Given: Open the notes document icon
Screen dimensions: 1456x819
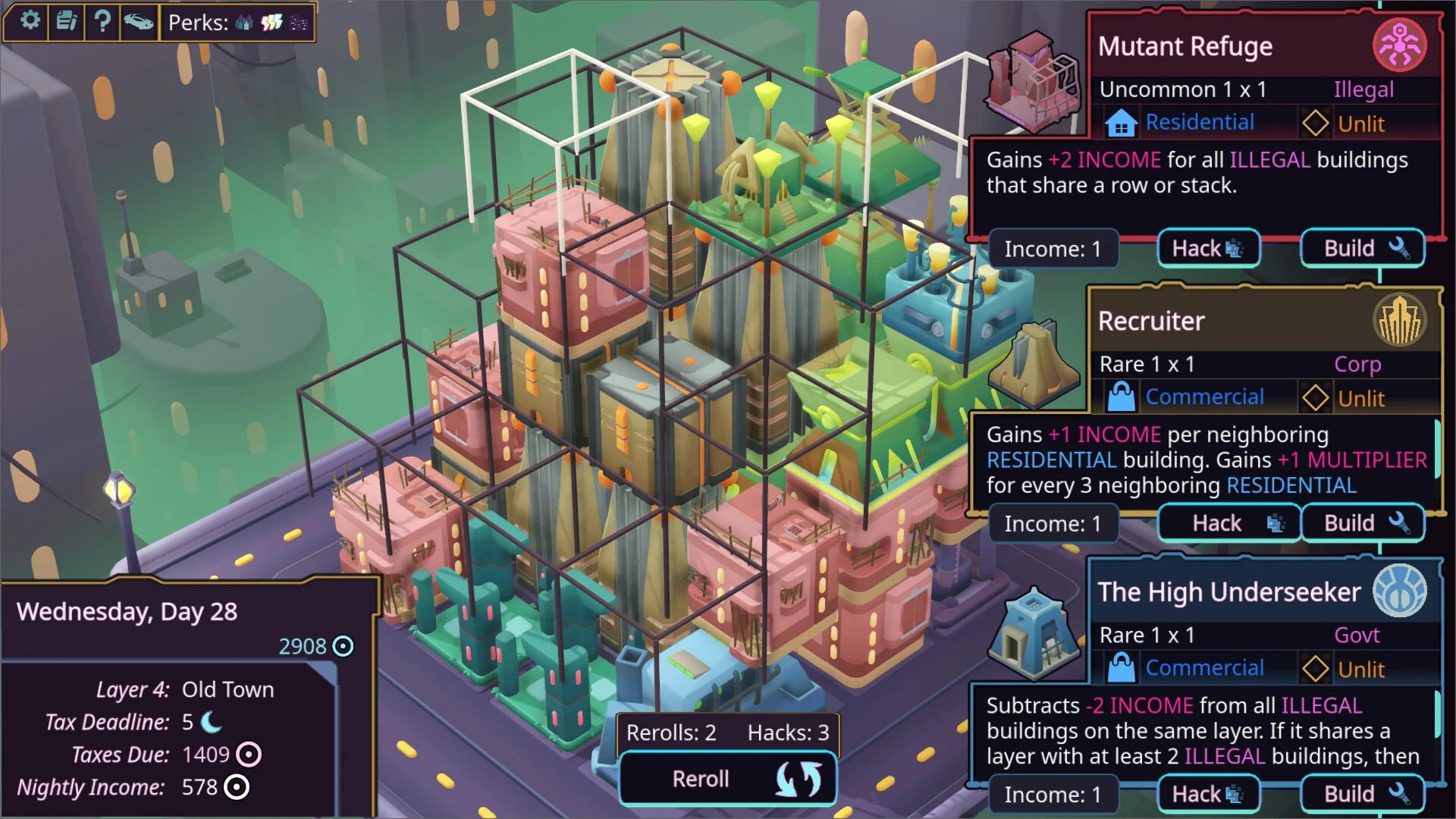Looking at the screenshot, I should pos(67,20).
